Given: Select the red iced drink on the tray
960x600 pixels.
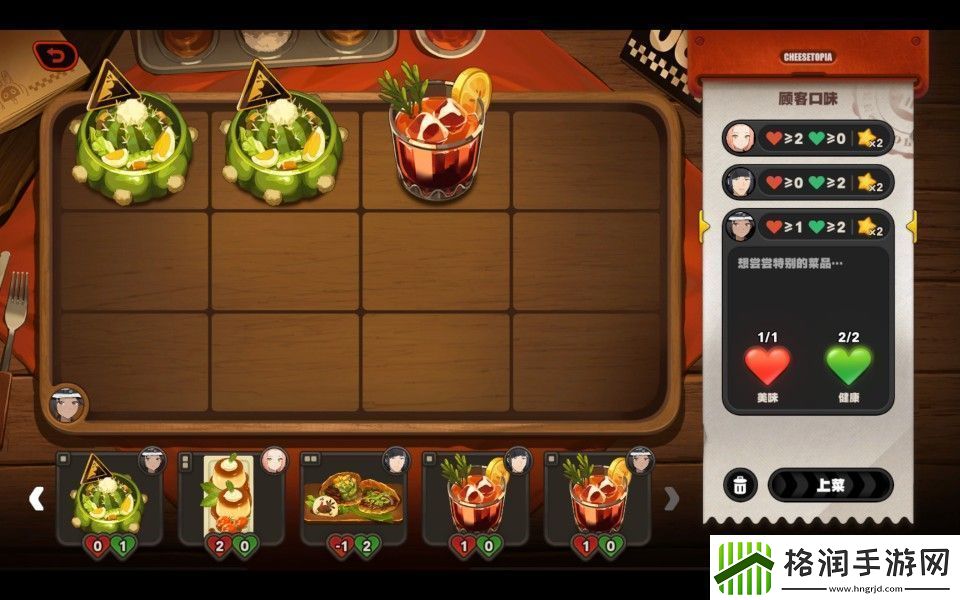Looking at the screenshot, I should click(437, 136).
